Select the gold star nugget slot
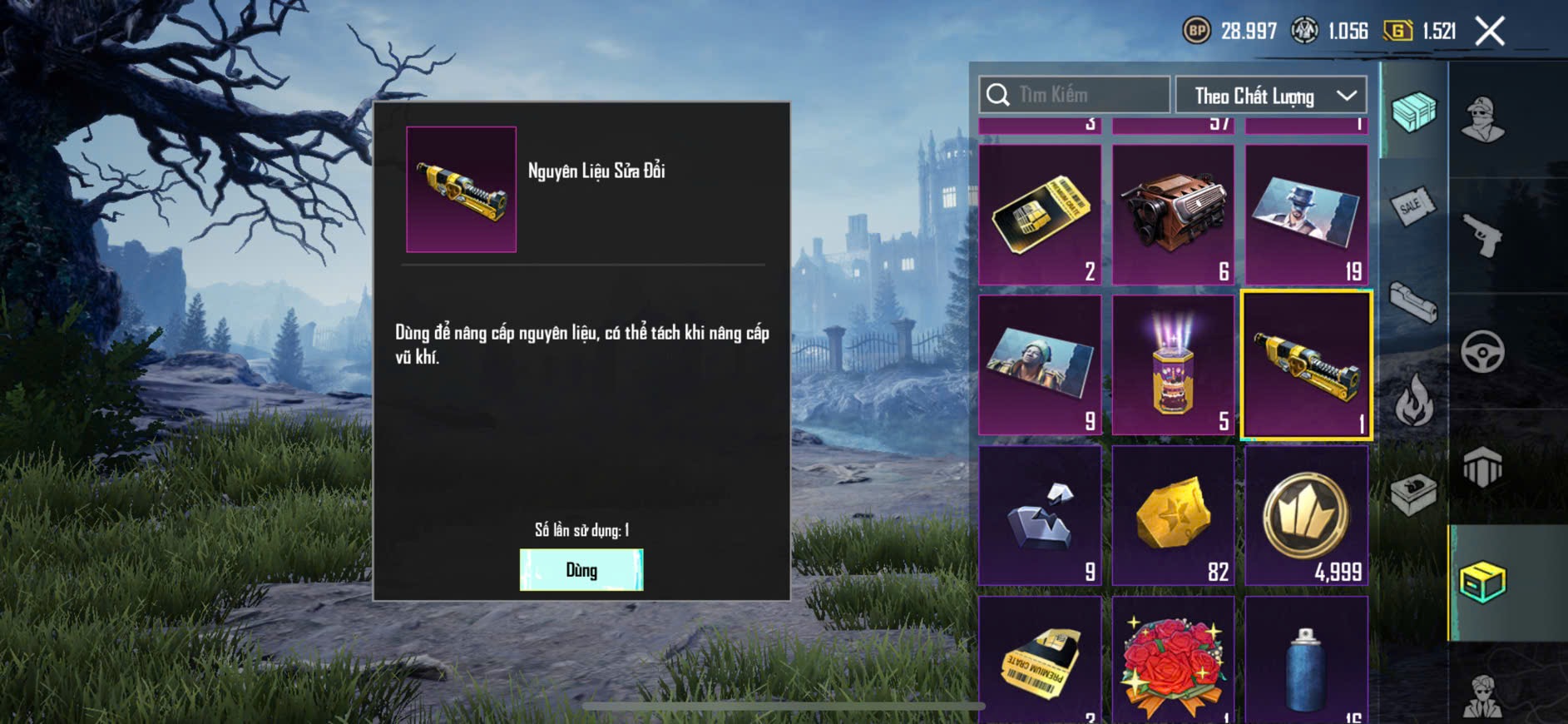 (1173, 515)
